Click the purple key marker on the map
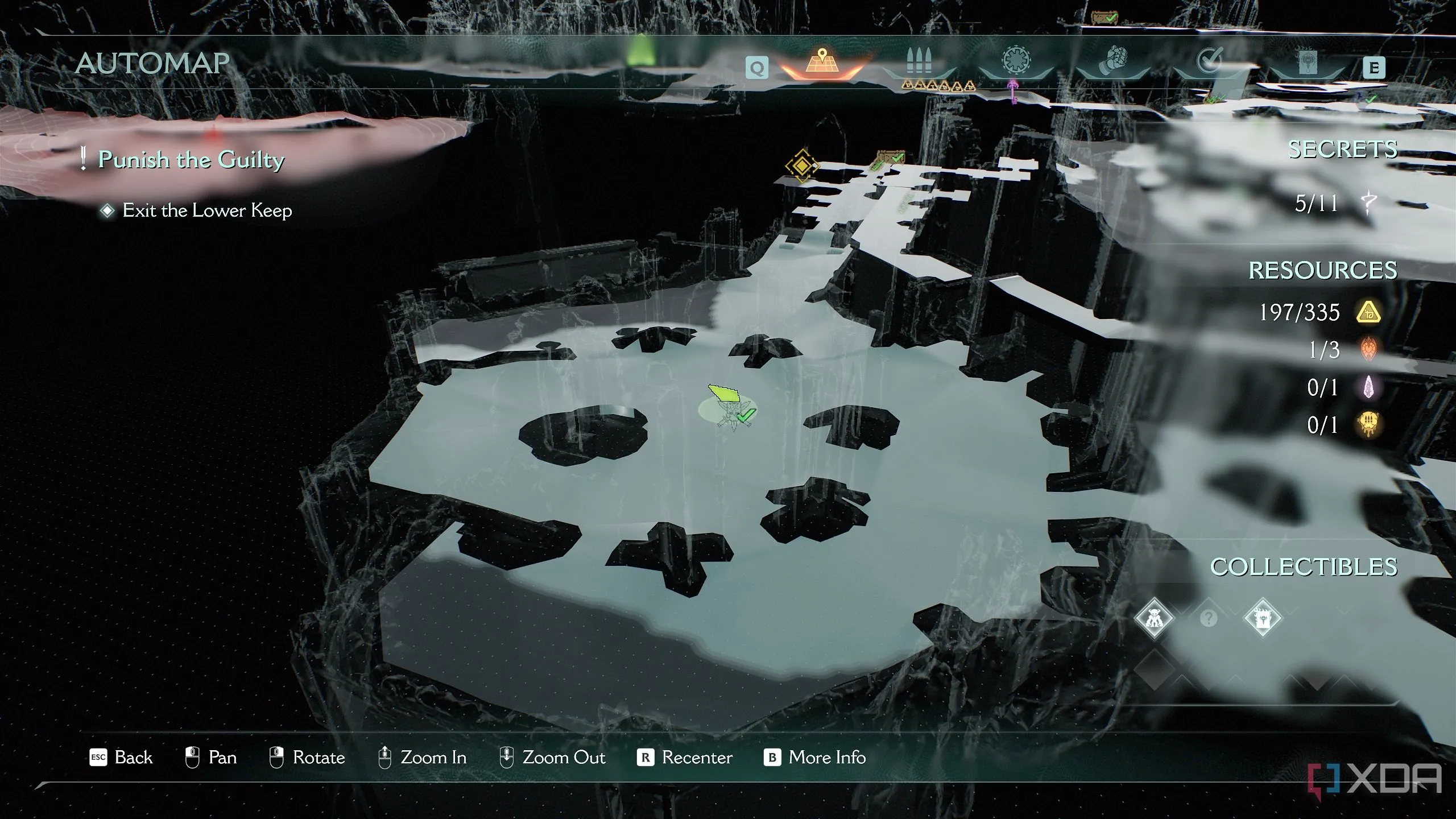The width and height of the screenshot is (1456, 819). point(1013,91)
